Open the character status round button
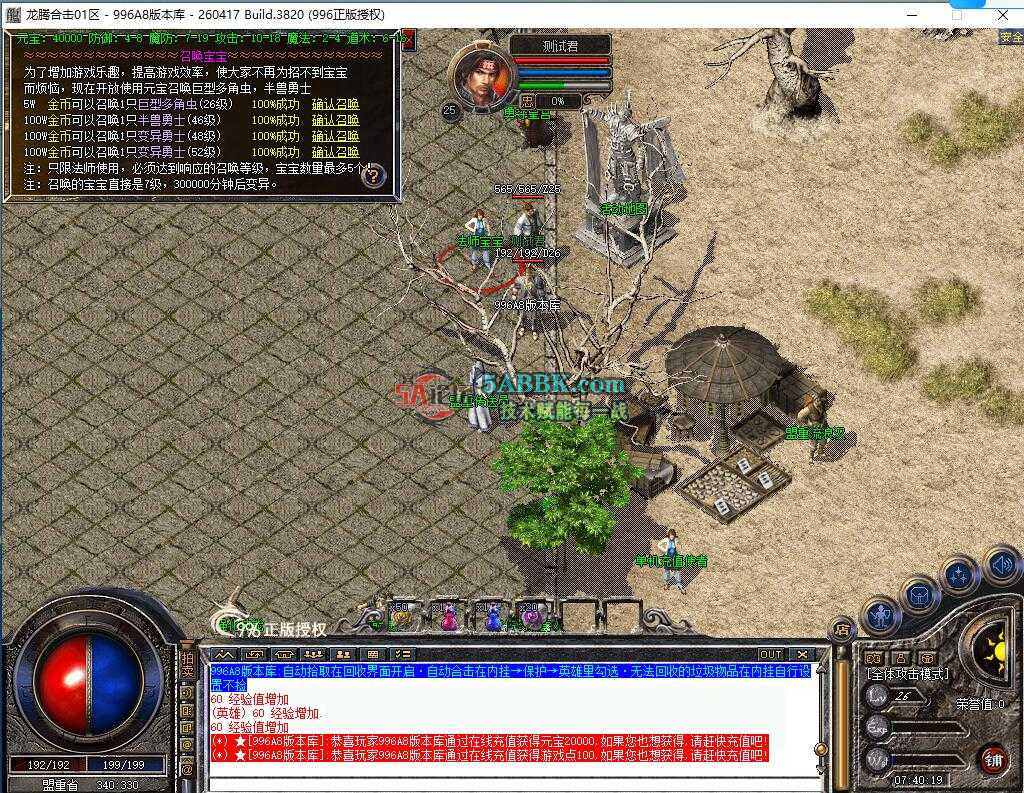 [881, 615]
